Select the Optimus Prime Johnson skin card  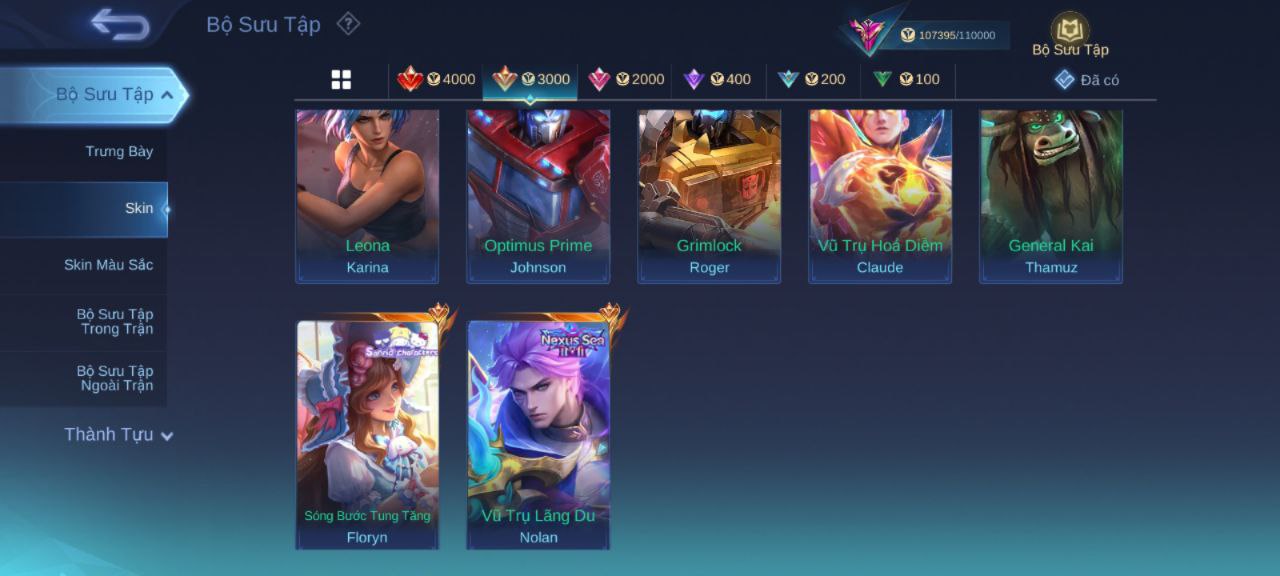[538, 195]
